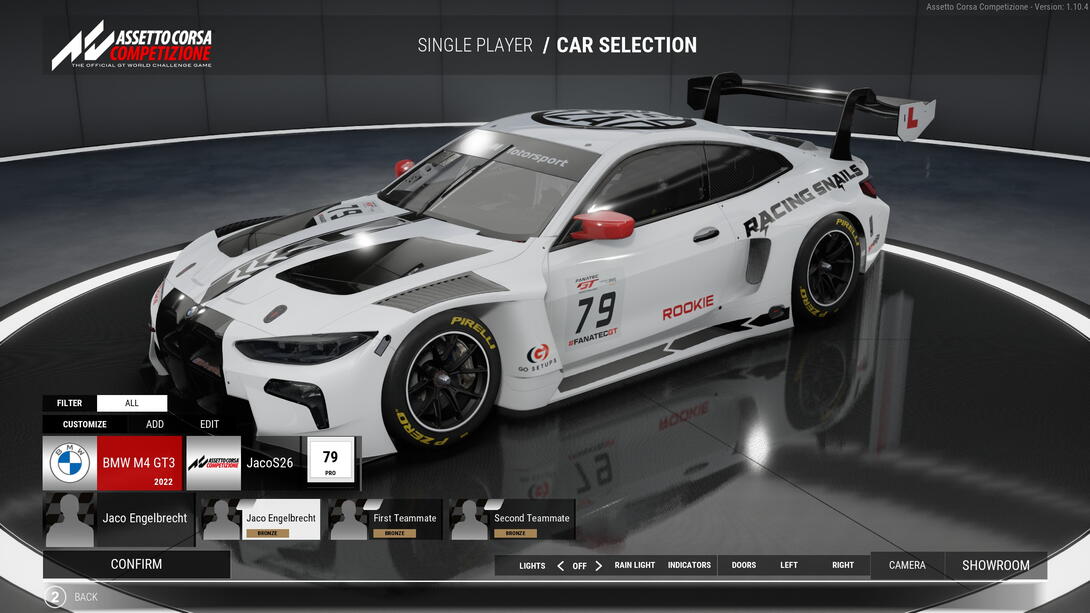Open the Showroom view
This screenshot has height=613, width=1090.
pyautogui.click(x=995, y=565)
